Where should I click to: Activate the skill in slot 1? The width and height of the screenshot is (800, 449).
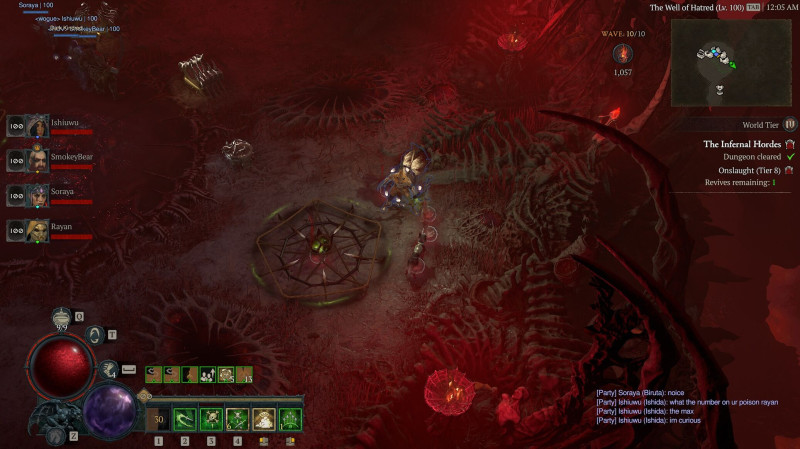click(158, 418)
